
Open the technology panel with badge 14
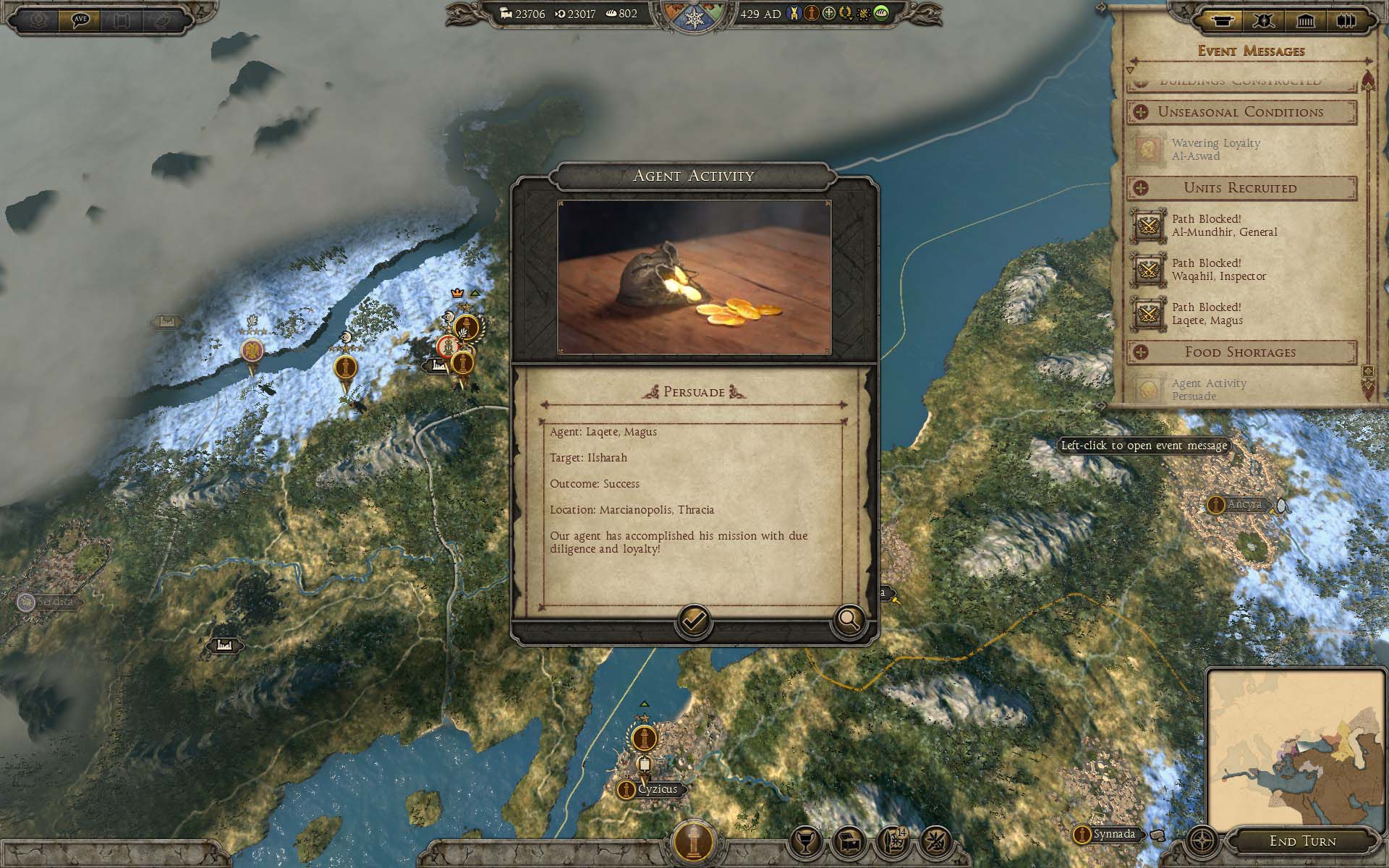tap(893, 841)
